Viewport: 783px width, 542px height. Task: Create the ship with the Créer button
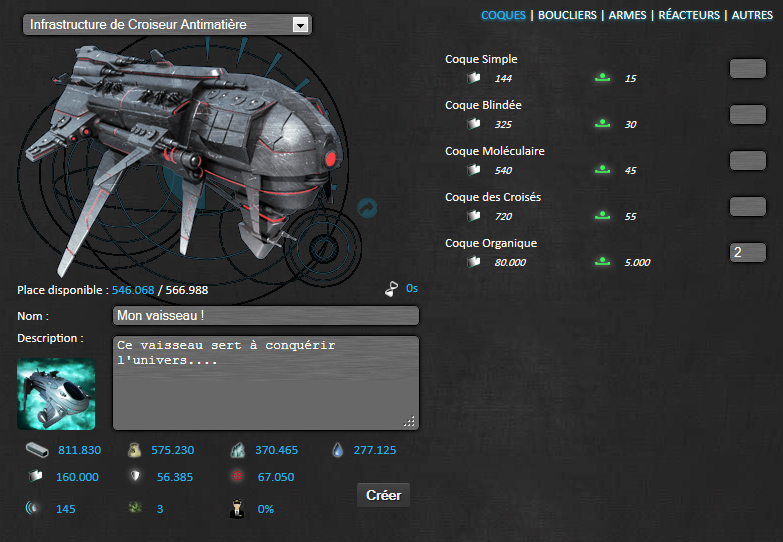[383, 495]
